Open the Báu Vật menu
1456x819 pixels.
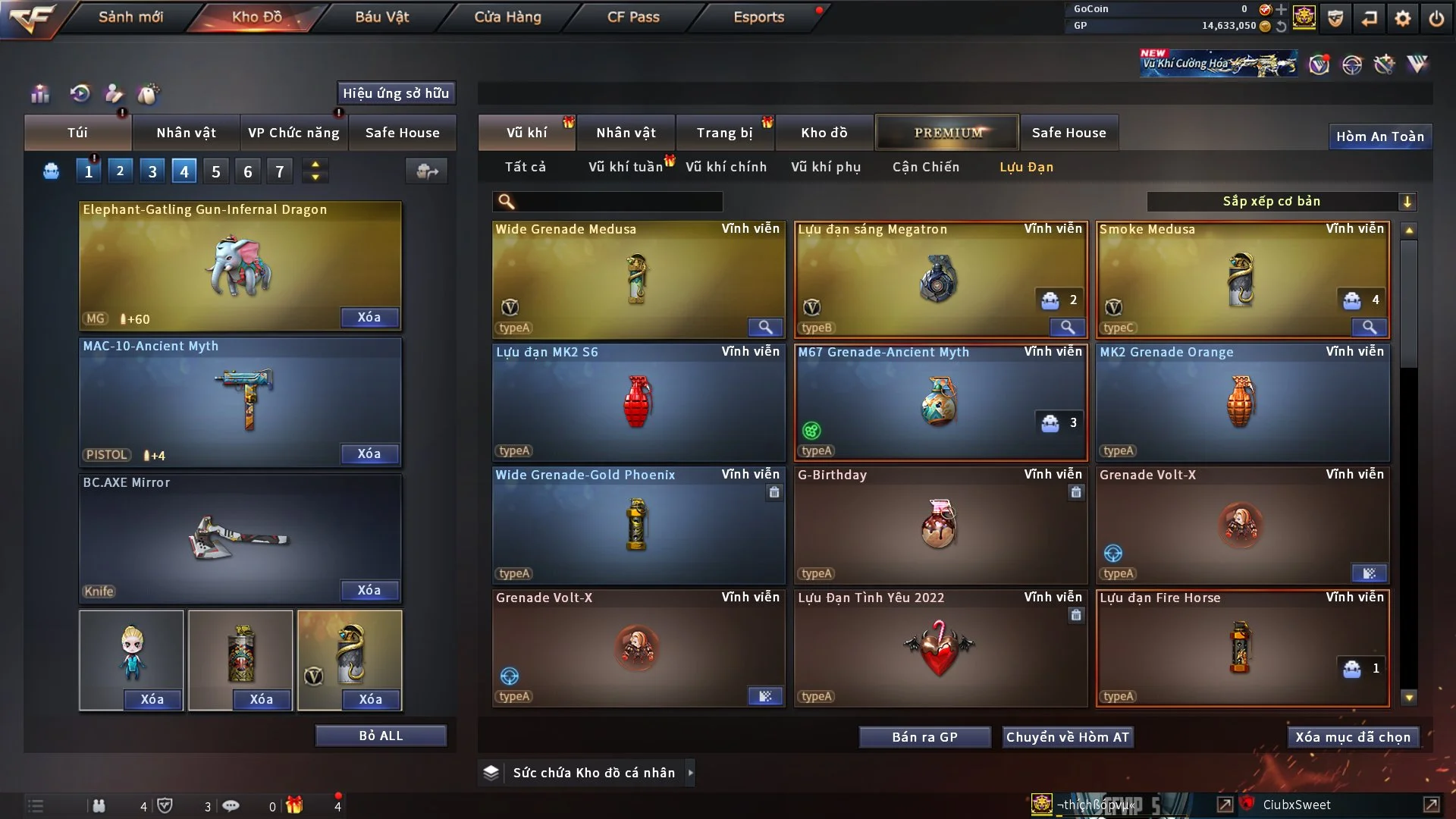click(x=381, y=17)
